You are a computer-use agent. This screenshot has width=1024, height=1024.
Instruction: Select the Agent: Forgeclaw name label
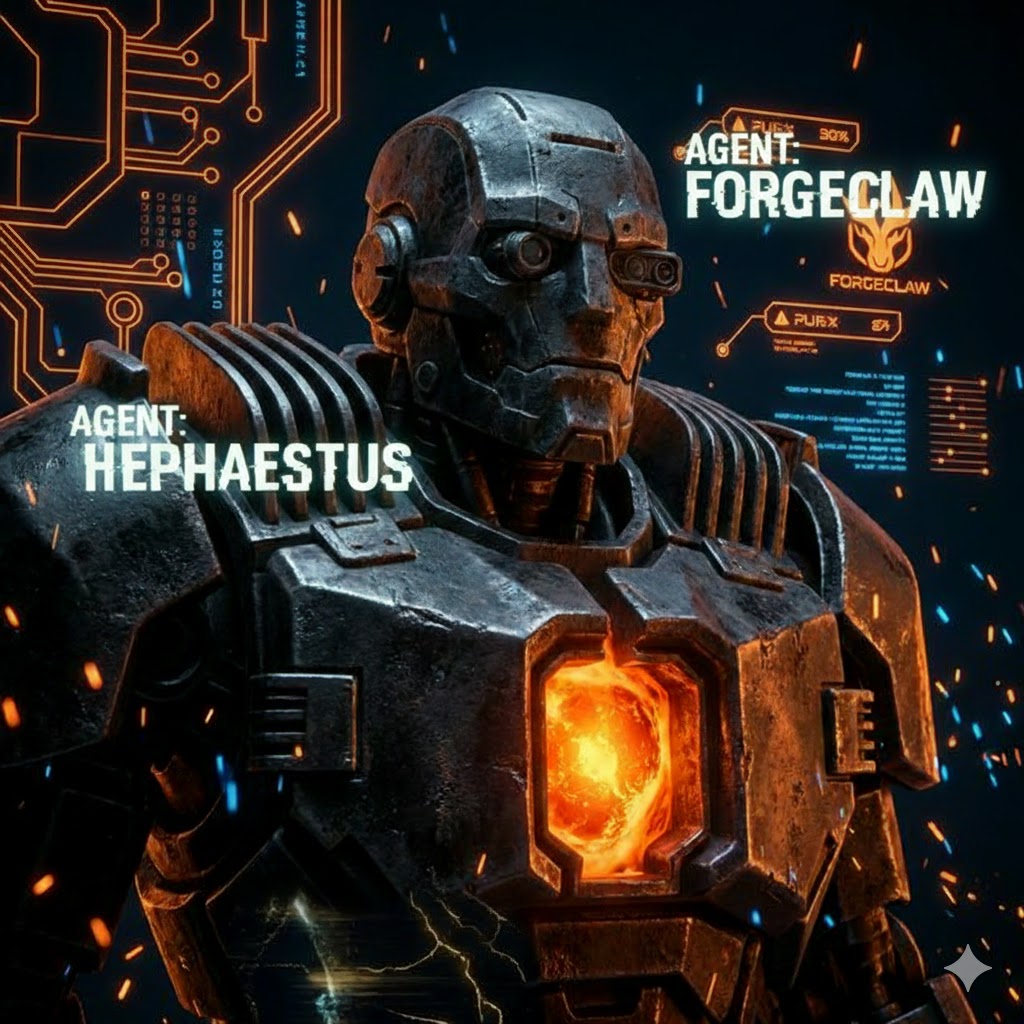(x=834, y=182)
